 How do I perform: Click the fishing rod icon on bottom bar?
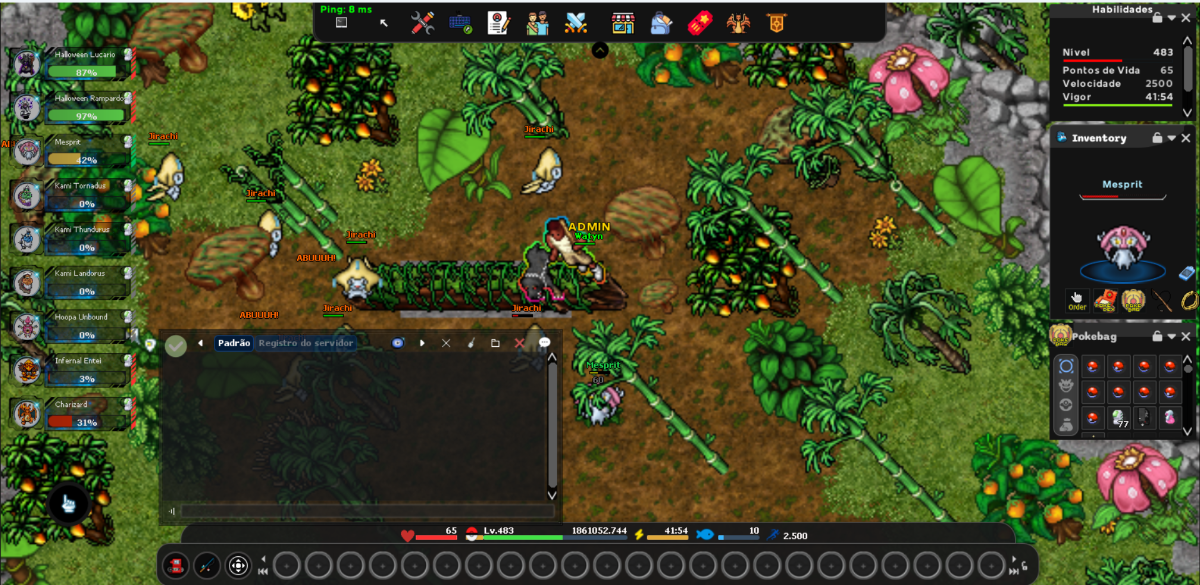click(206, 565)
